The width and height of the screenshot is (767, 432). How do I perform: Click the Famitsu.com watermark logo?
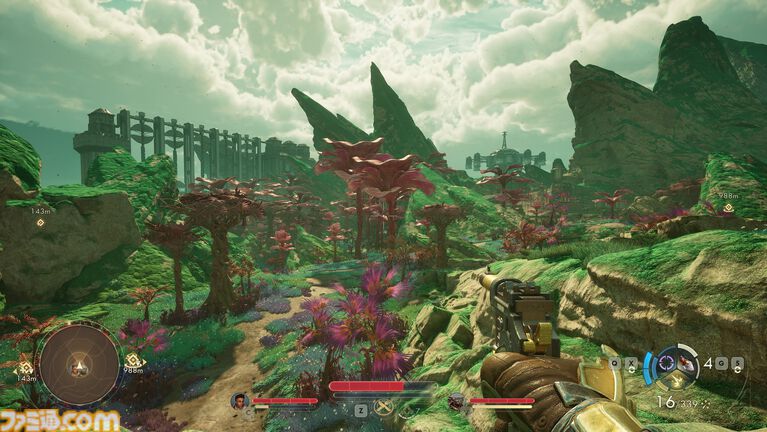pyautogui.click(x=60, y=420)
